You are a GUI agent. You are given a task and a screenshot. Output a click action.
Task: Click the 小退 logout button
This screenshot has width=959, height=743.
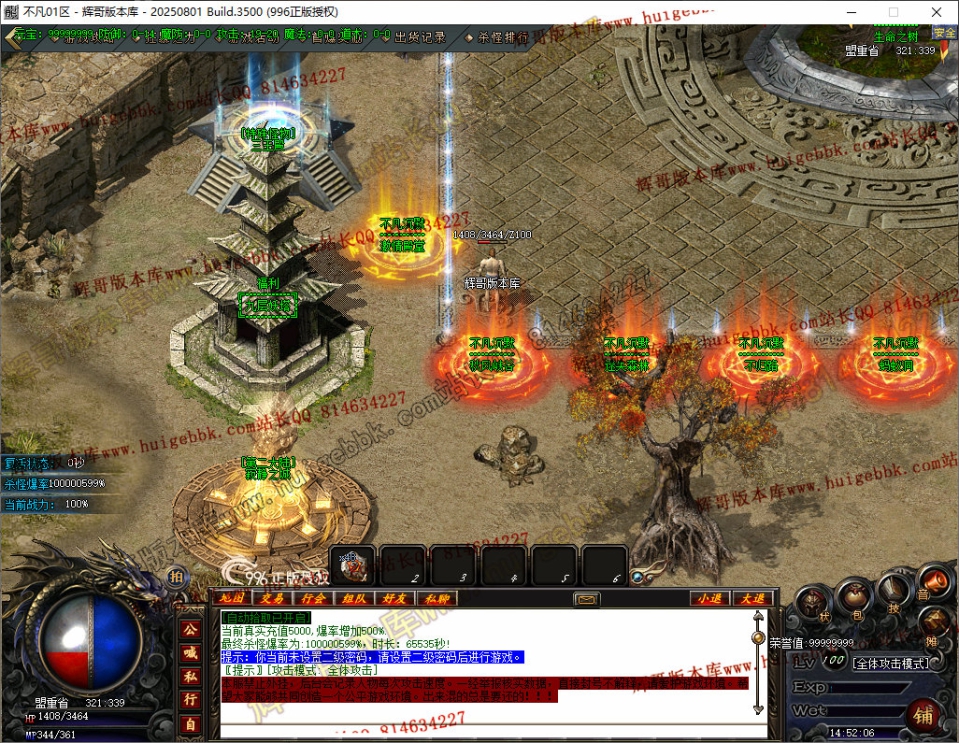[709, 598]
